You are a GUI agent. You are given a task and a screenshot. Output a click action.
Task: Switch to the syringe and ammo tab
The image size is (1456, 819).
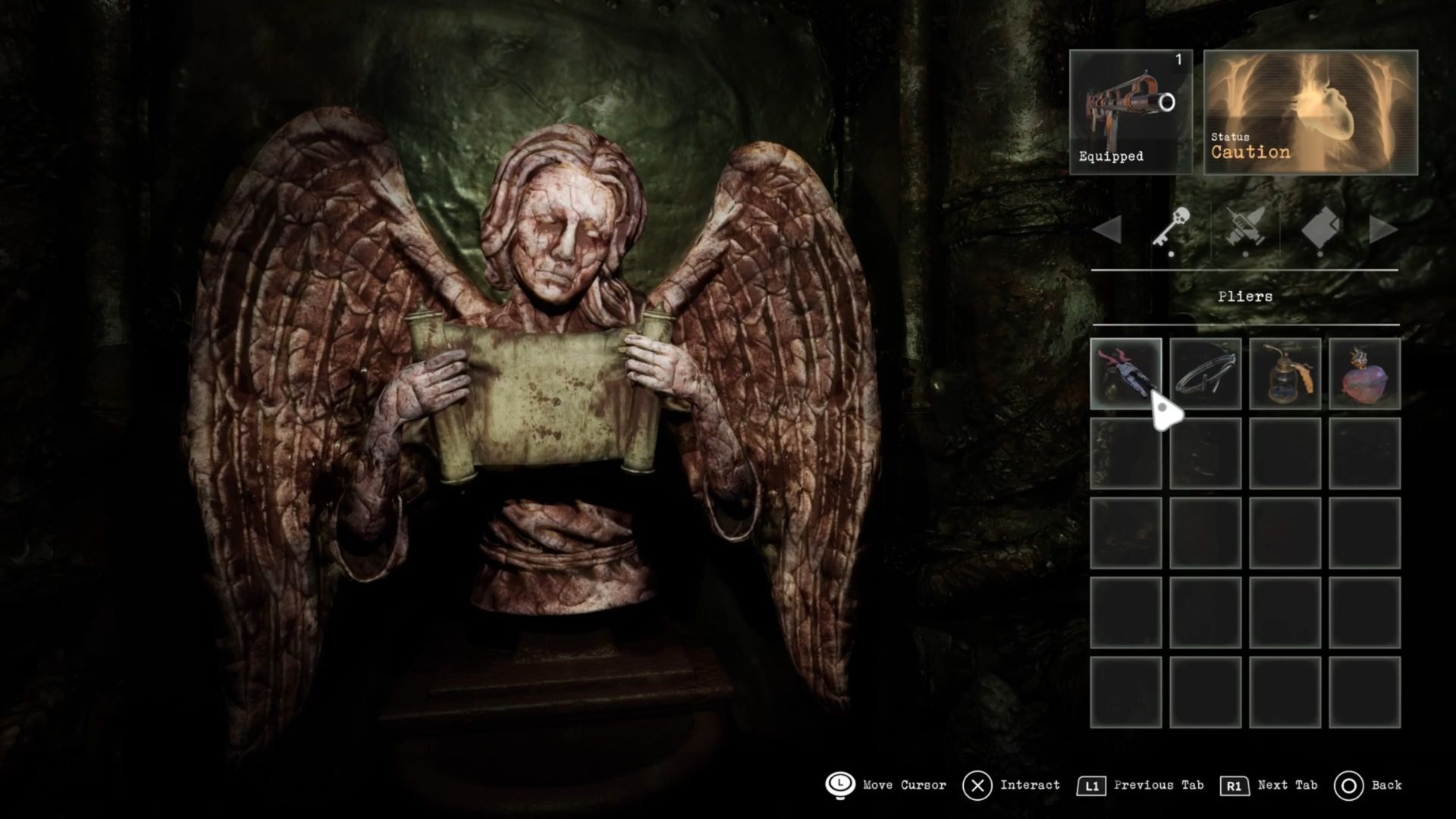pyautogui.click(x=1245, y=227)
